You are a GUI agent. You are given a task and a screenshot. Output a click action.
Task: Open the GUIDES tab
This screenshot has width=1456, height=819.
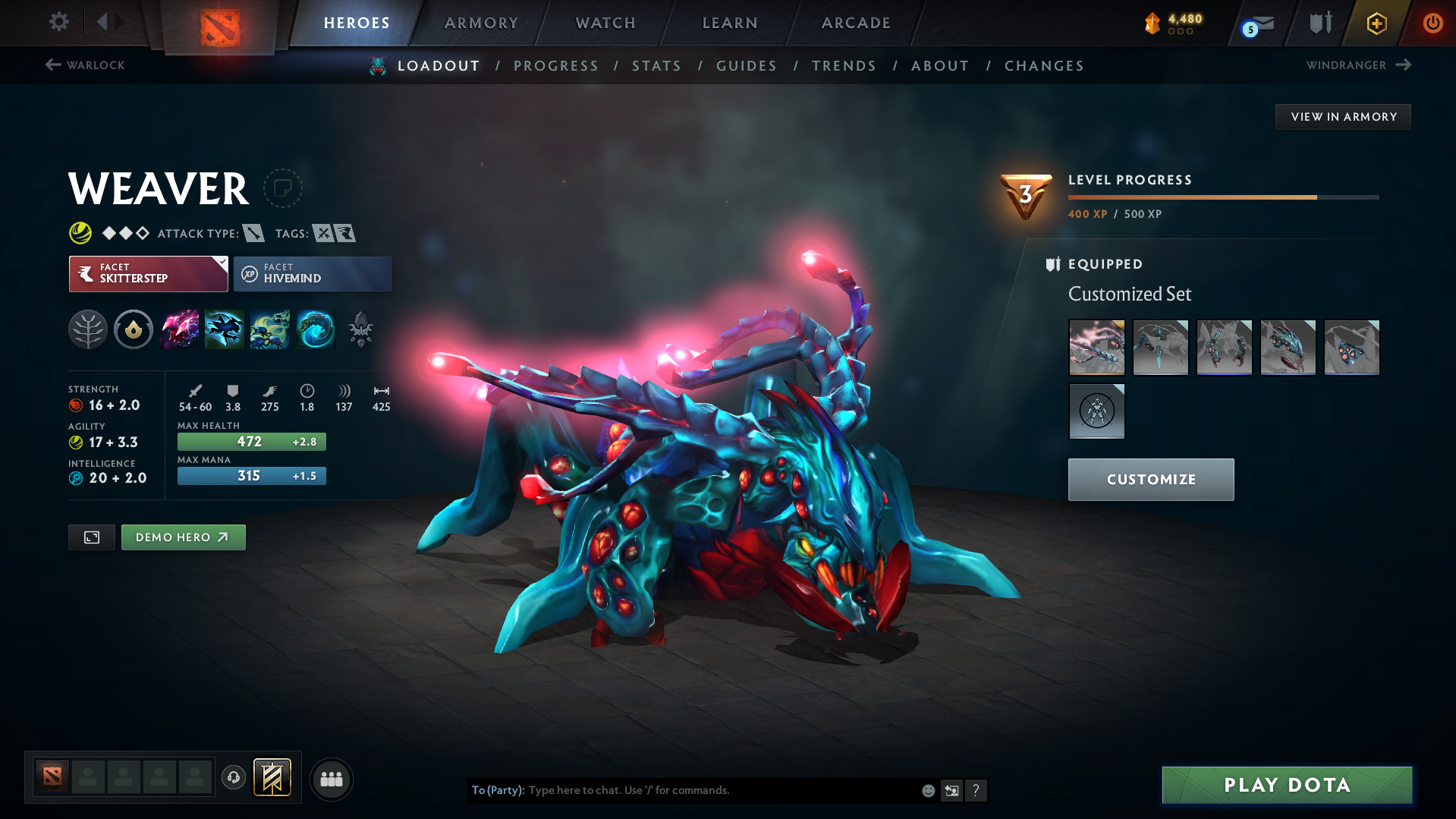[746, 66]
